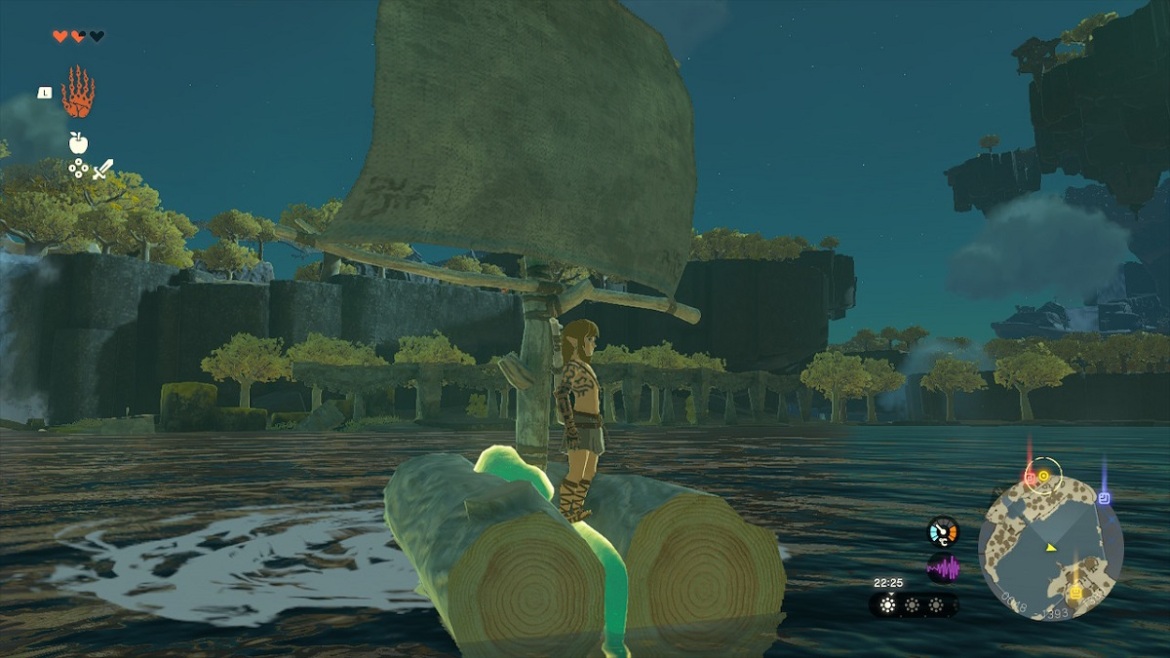
Task: Select the red marker on the minimap
Action: pyautogui.click(x=1030, y=479)
